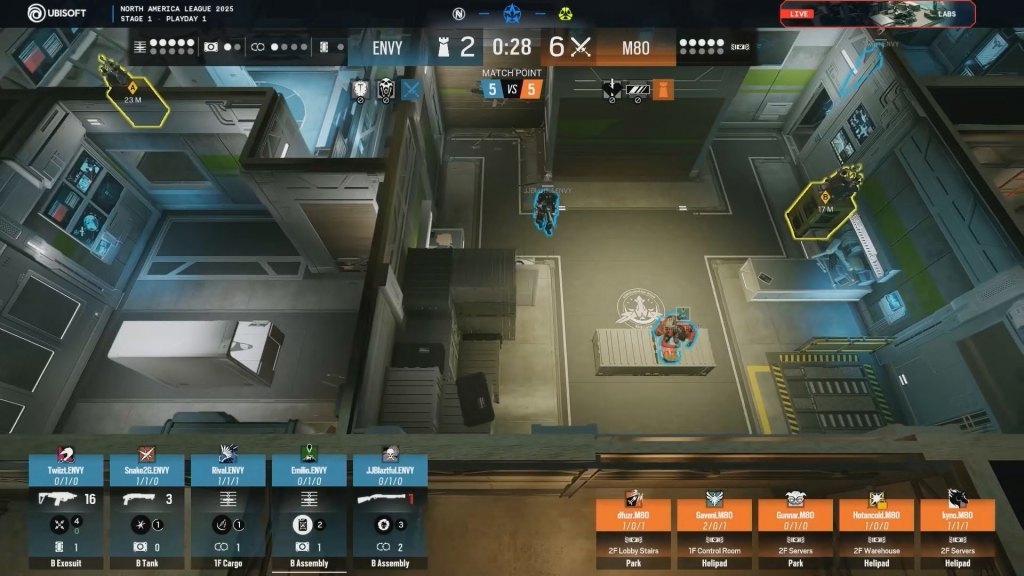Open the LIVE Labs map thumbnail
1024x576 pixels.
[863, 14]
